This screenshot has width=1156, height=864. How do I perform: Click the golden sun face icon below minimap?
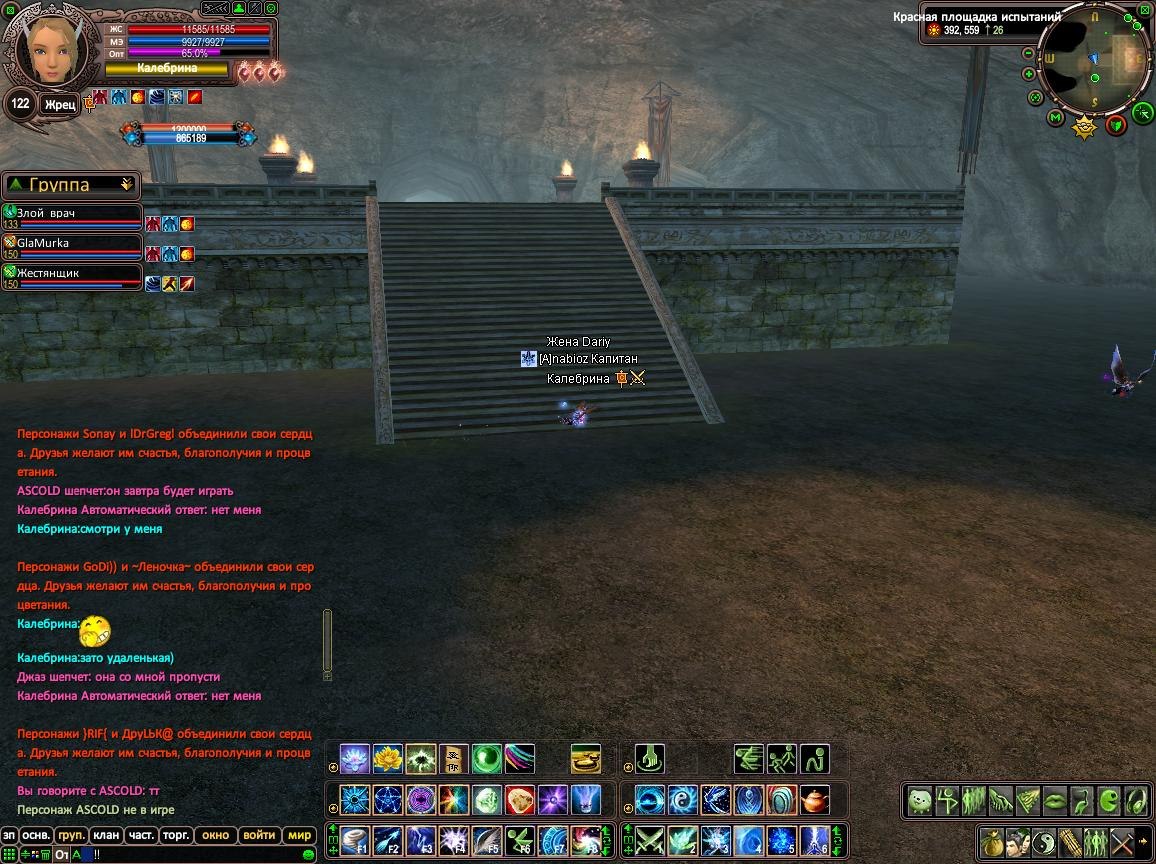1085,127
